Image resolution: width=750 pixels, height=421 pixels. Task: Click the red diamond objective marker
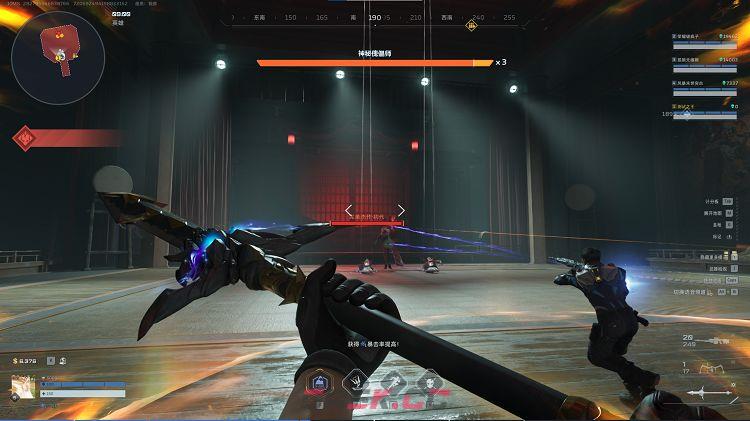coord(25,138)
